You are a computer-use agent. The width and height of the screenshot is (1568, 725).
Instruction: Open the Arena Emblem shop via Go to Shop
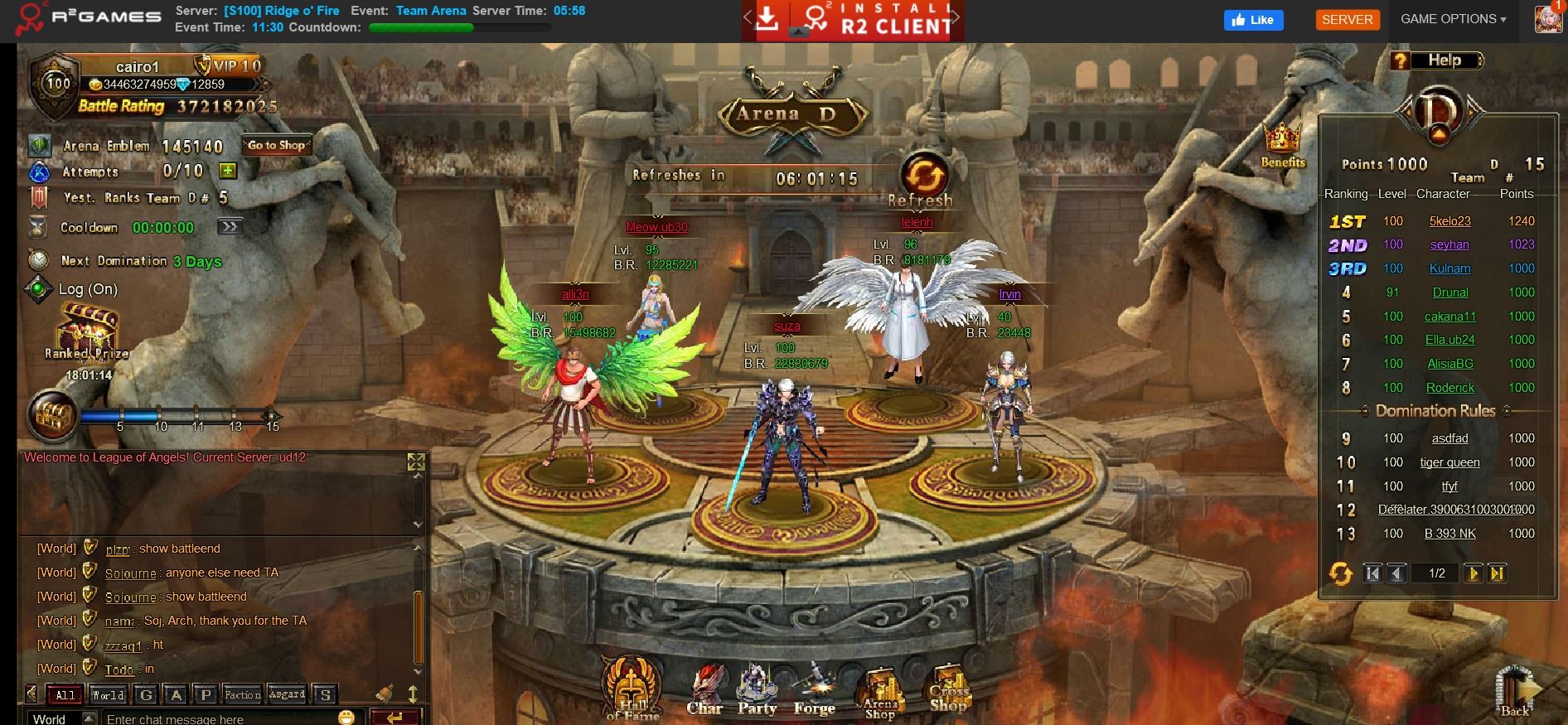277,146
